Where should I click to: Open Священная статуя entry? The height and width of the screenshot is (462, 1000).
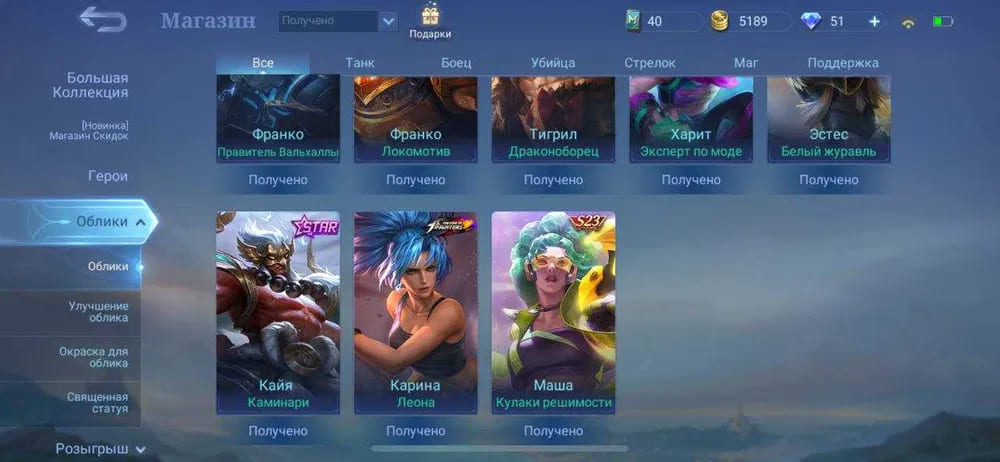tap(98, 403)
